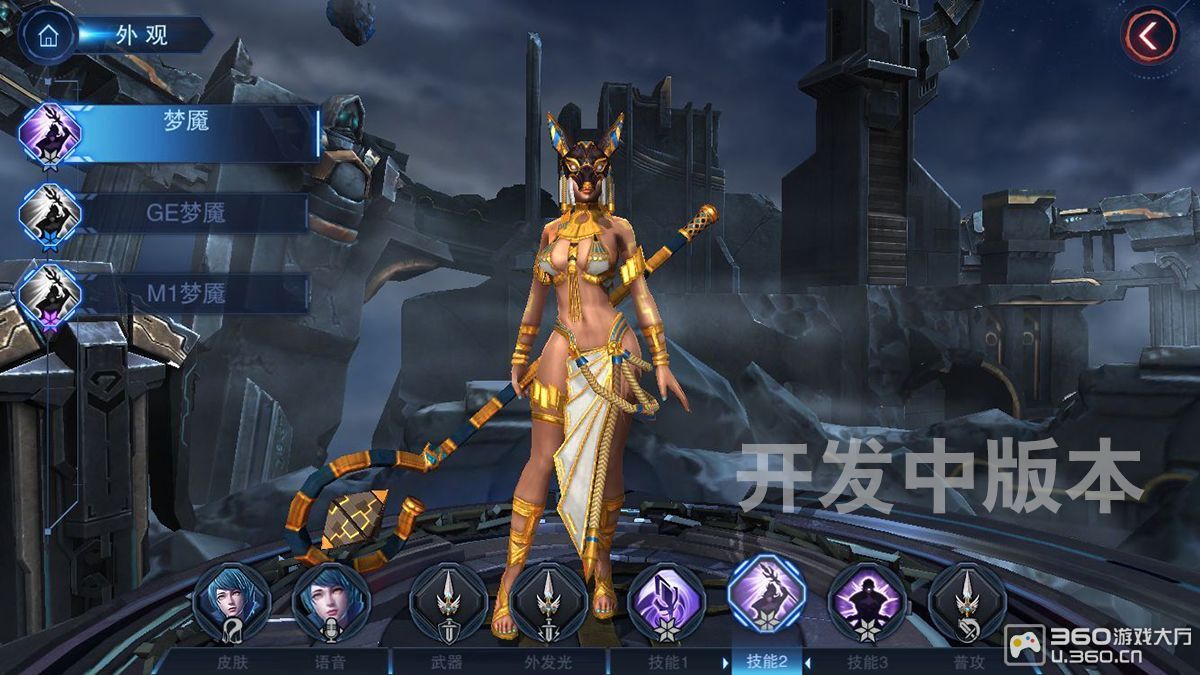Screen dimensions: 1200x675
Task: Switch to the 武器 tab label
Action: 448,661
